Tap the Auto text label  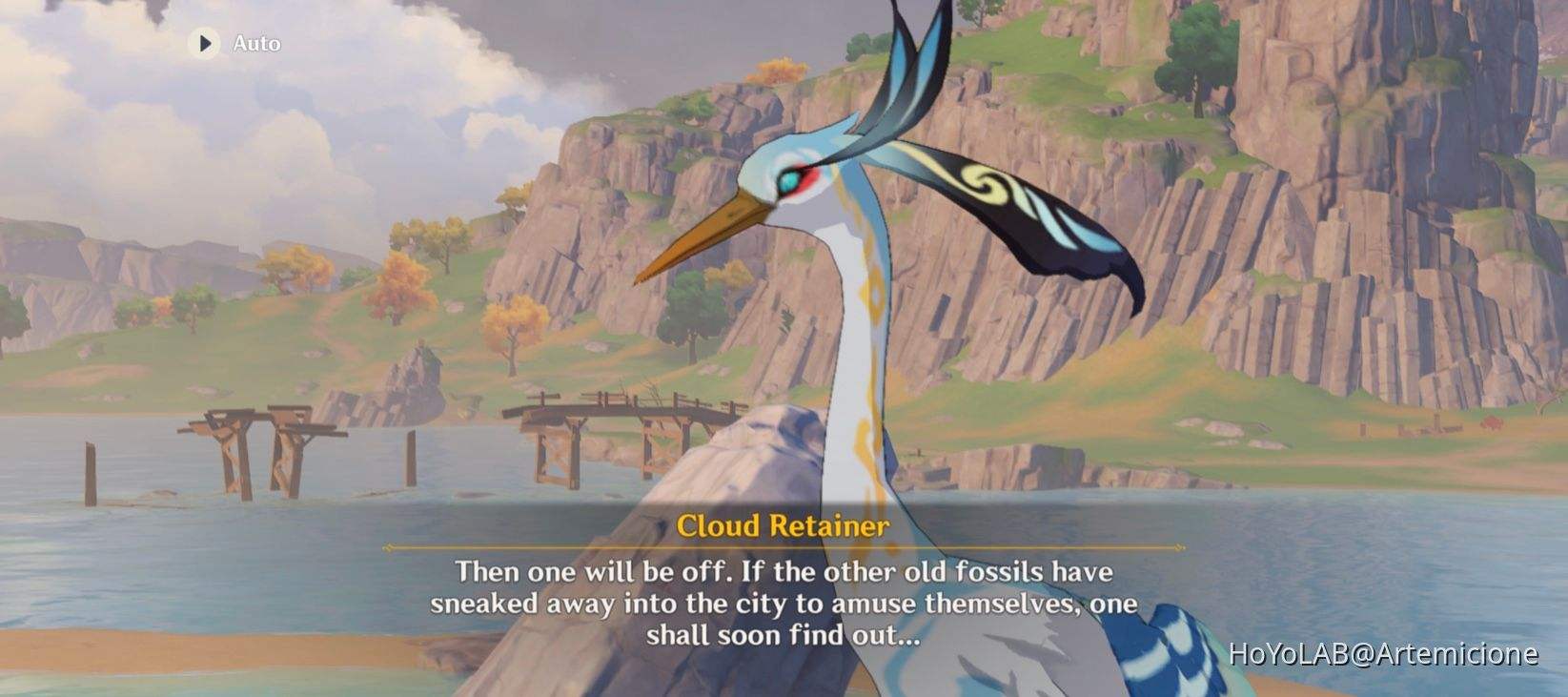(254, 43)
